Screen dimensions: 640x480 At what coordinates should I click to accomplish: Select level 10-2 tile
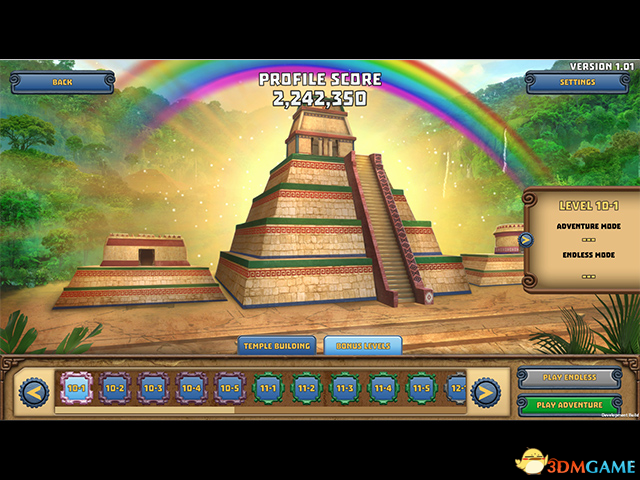[x=115, y=388]
